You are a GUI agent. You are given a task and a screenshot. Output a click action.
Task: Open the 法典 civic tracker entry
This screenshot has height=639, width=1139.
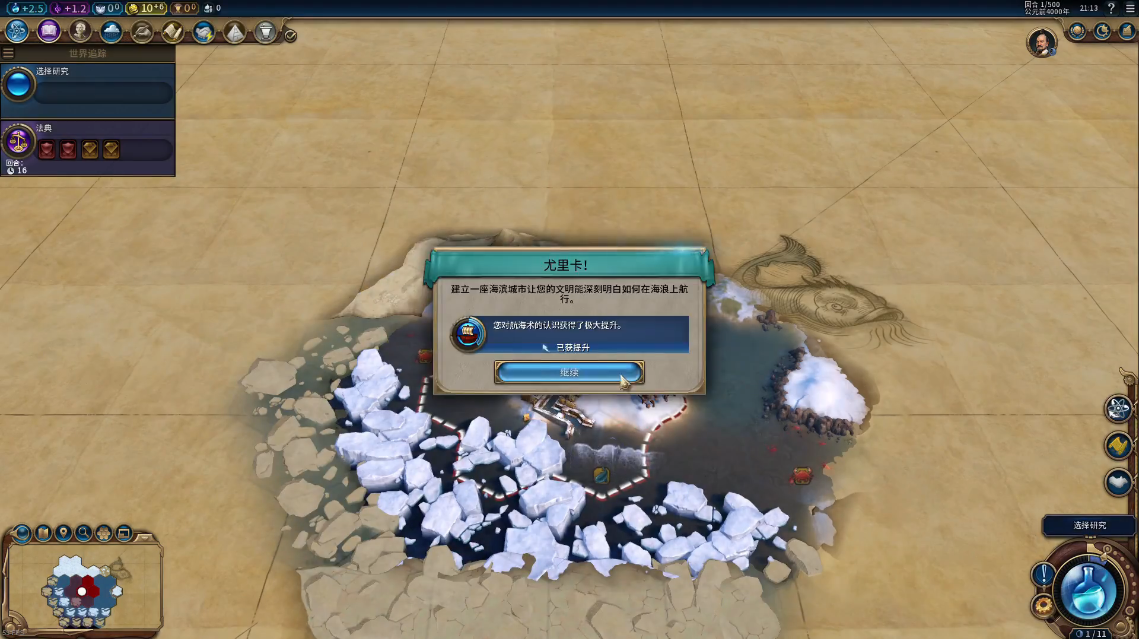[x=88, y=147]
